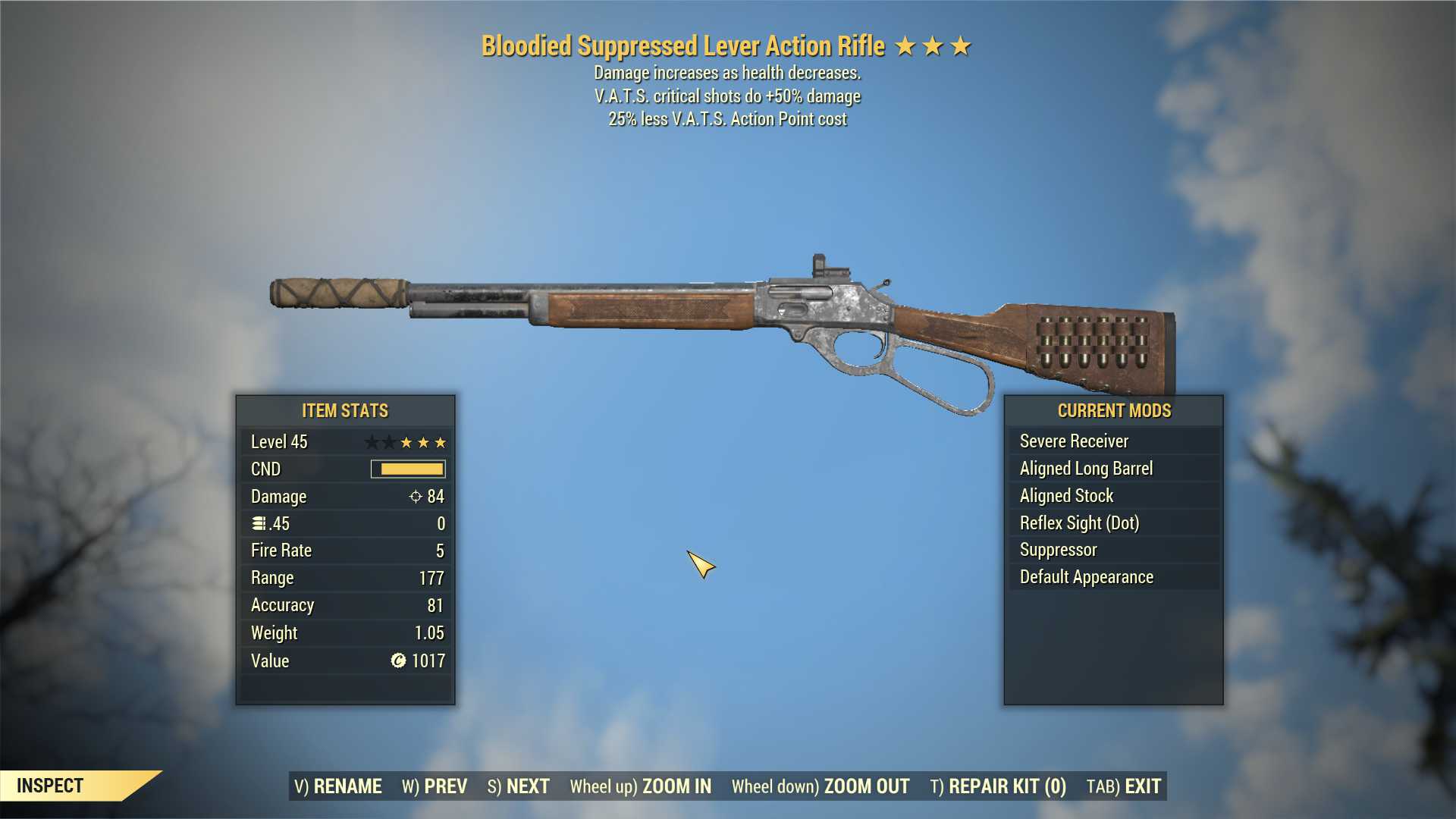
Task: Use the REPAIR KIT option
Action: (x=998, y=786)
